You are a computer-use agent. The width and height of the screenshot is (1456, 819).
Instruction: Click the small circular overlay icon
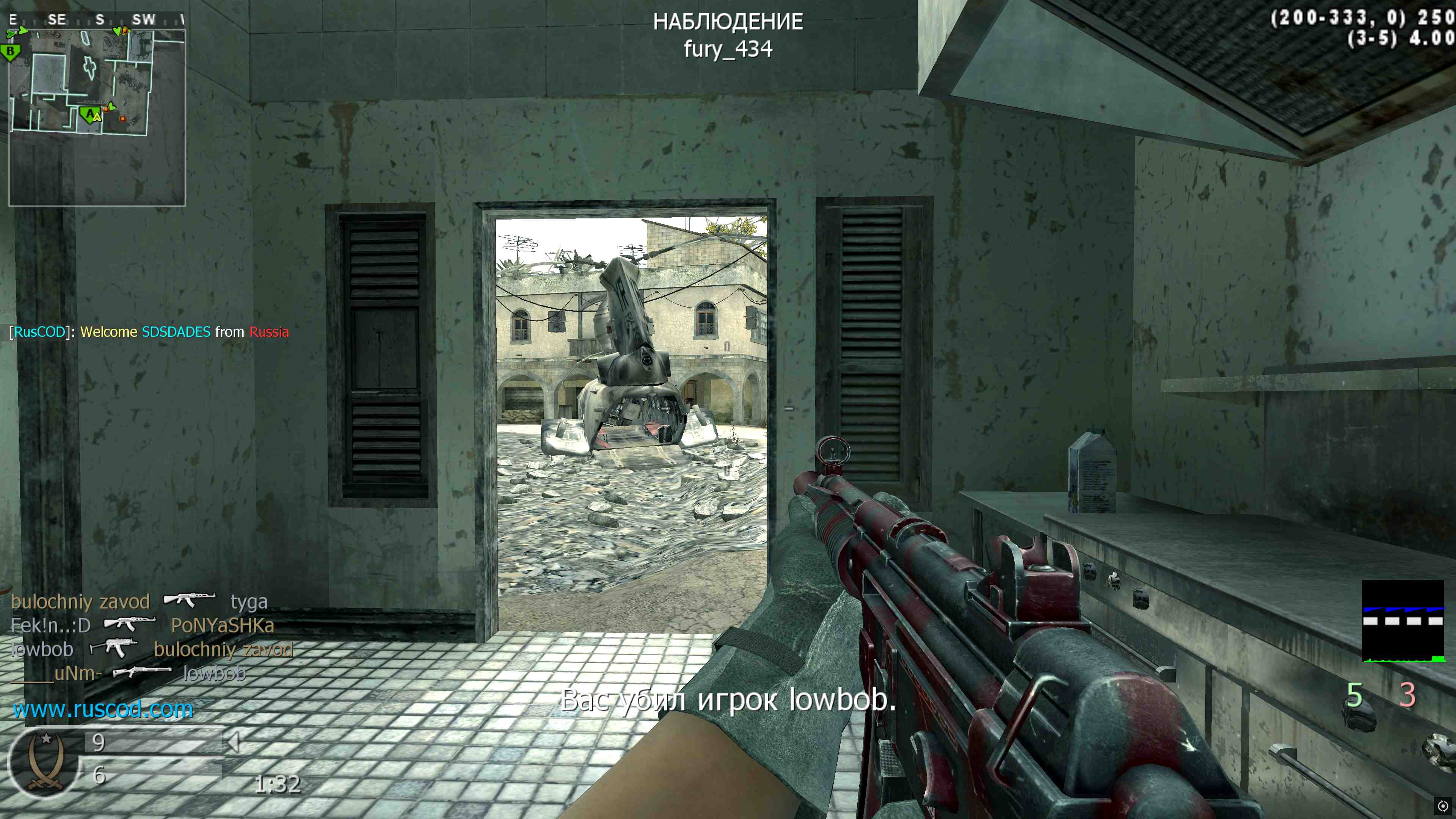tap(1442, 806)
